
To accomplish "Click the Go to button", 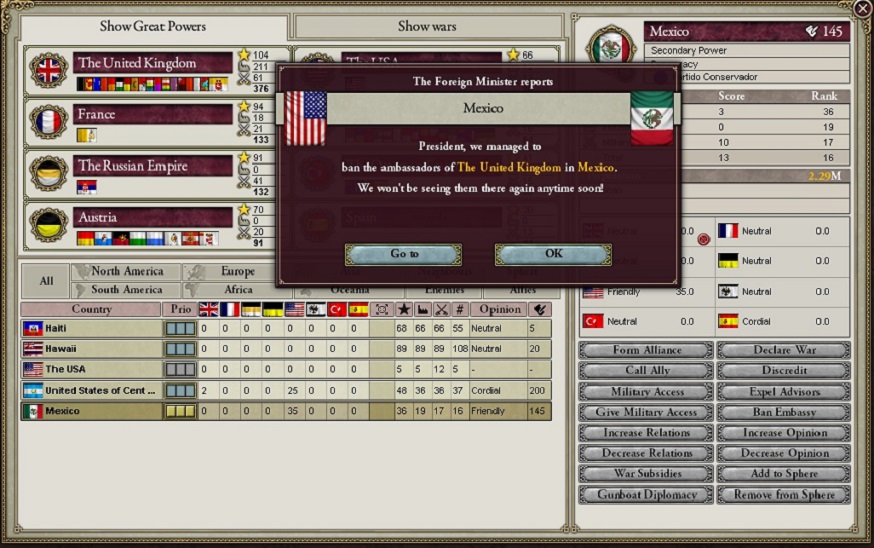I will [404, 254].
